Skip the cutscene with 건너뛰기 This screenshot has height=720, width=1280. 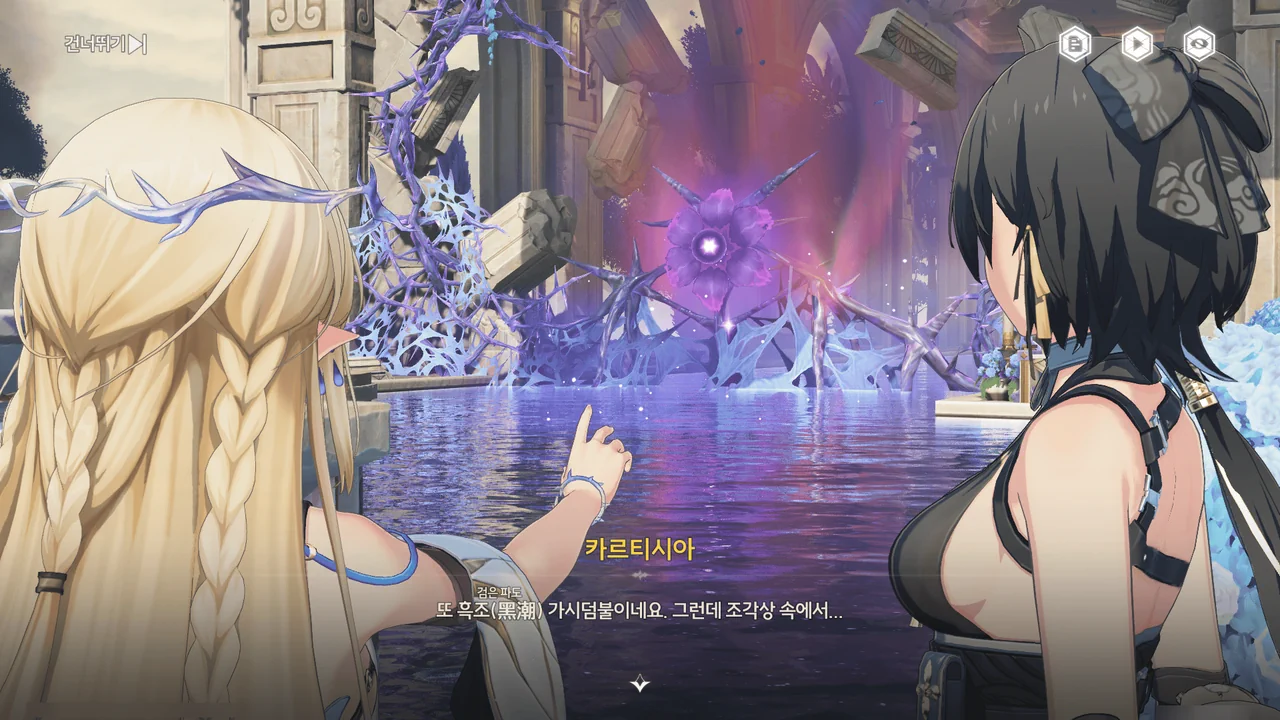click(x=106, y=44)
